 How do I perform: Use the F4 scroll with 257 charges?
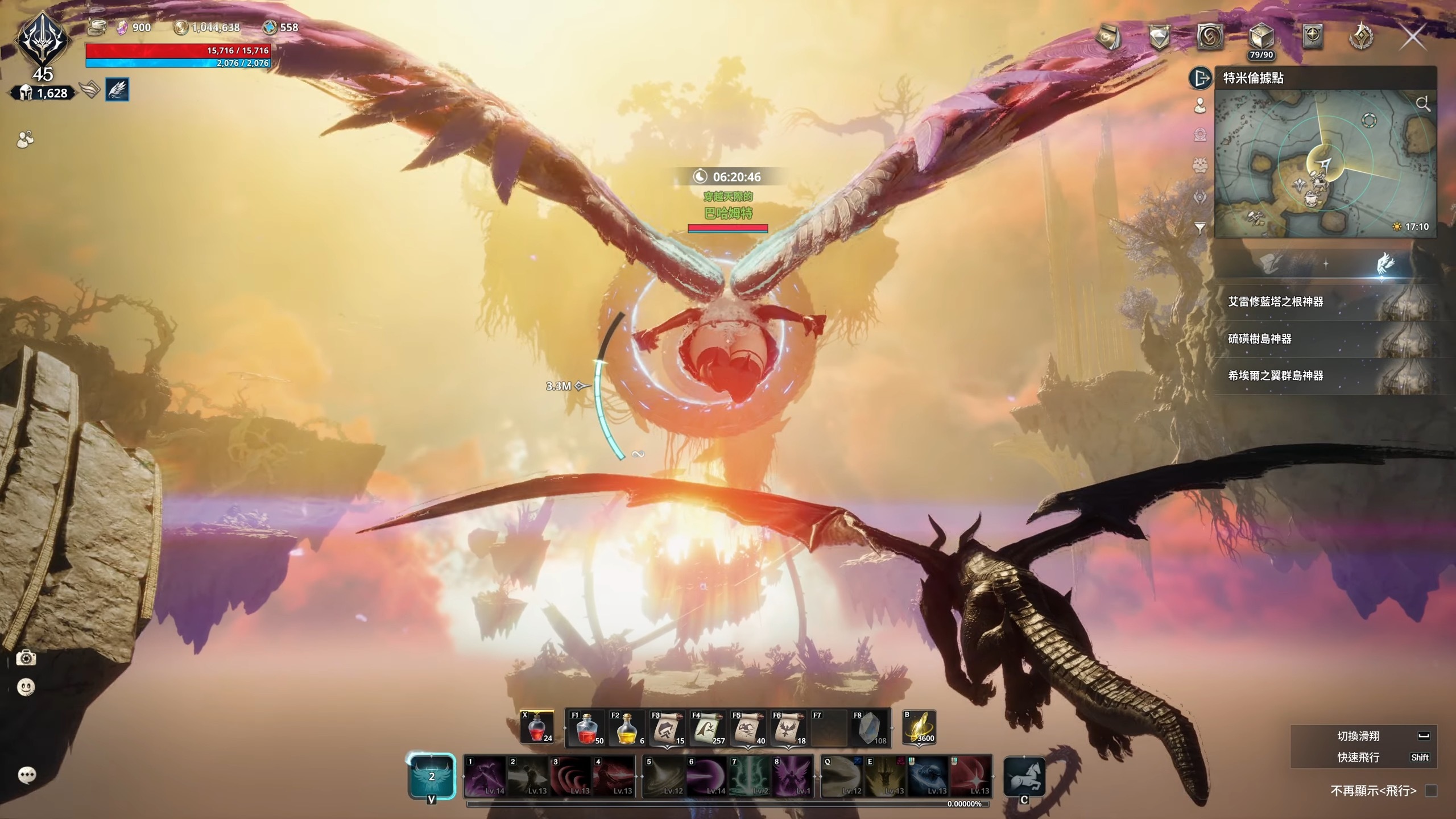pos(708,729)
